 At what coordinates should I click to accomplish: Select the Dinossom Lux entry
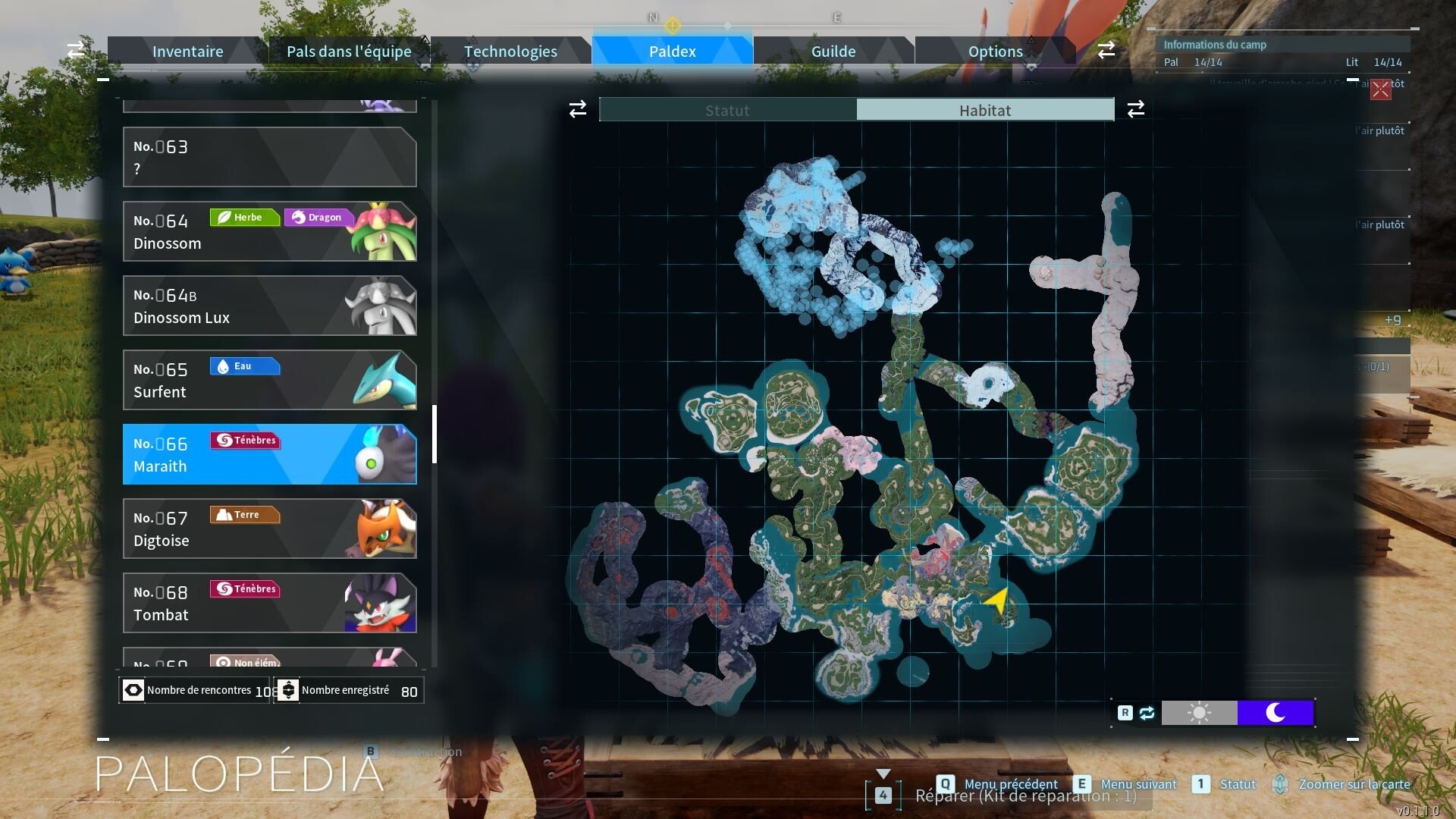(x=269, y=306)
